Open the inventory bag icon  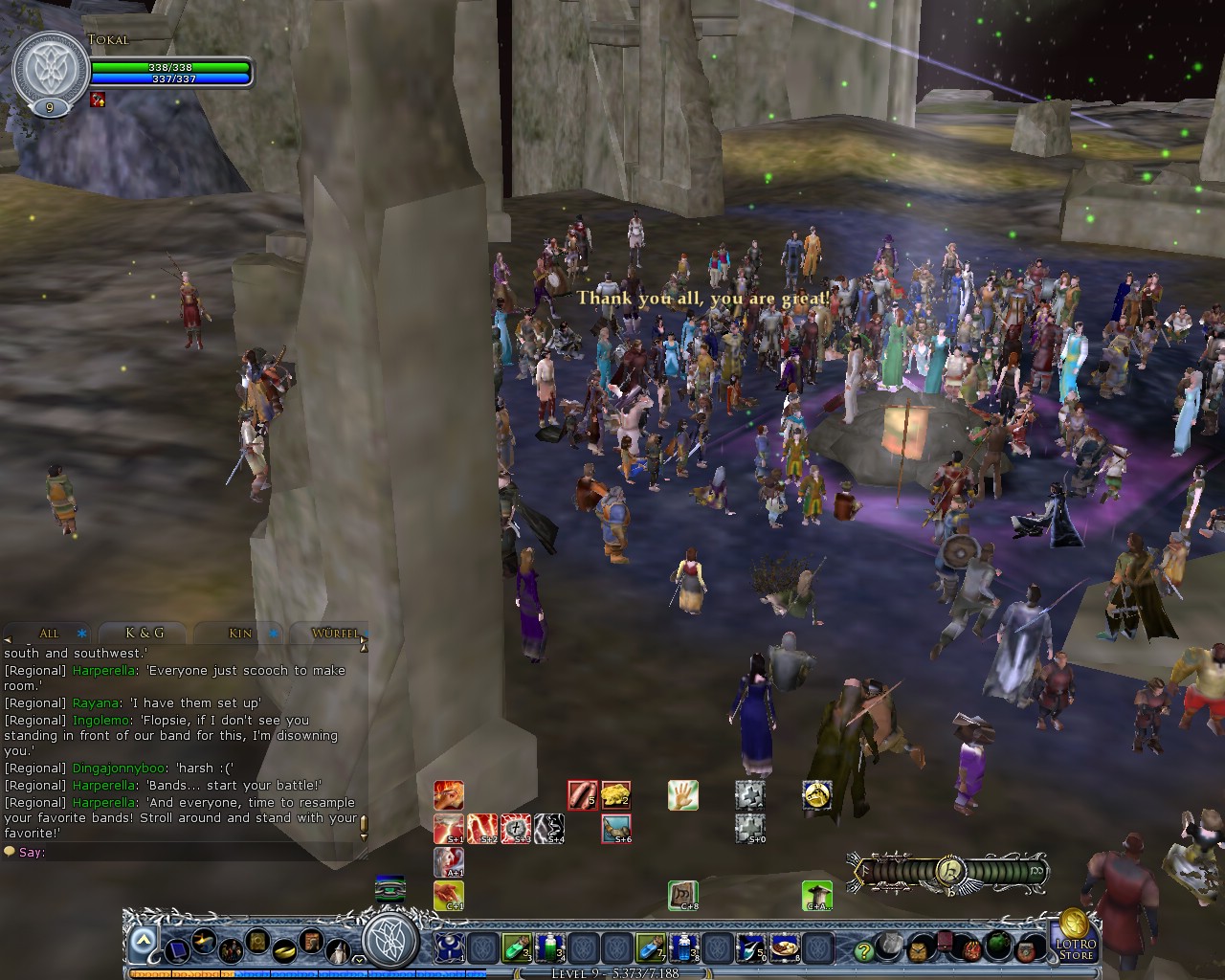971,952
